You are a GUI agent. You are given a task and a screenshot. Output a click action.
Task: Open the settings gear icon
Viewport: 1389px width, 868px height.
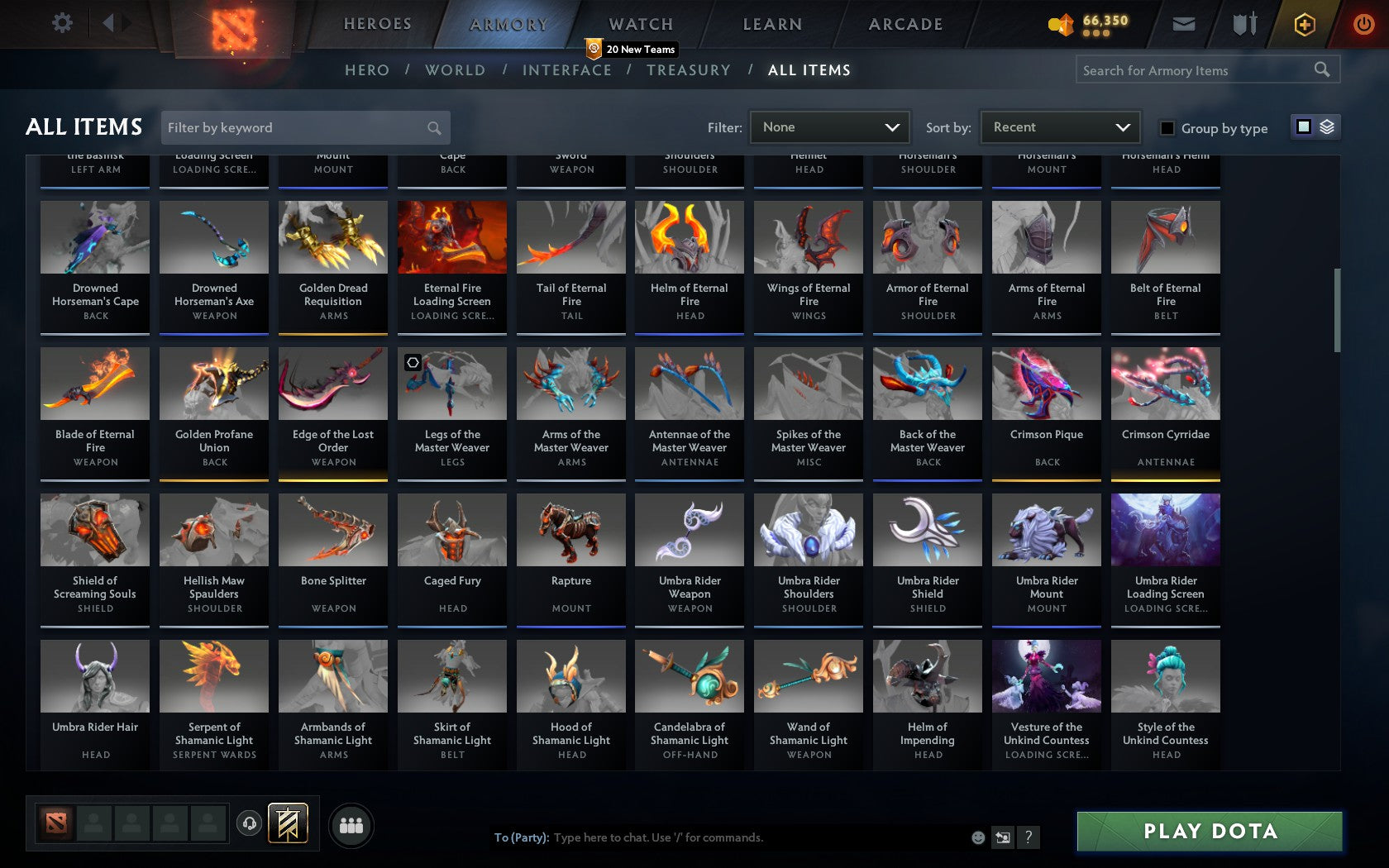coord(60,22)
